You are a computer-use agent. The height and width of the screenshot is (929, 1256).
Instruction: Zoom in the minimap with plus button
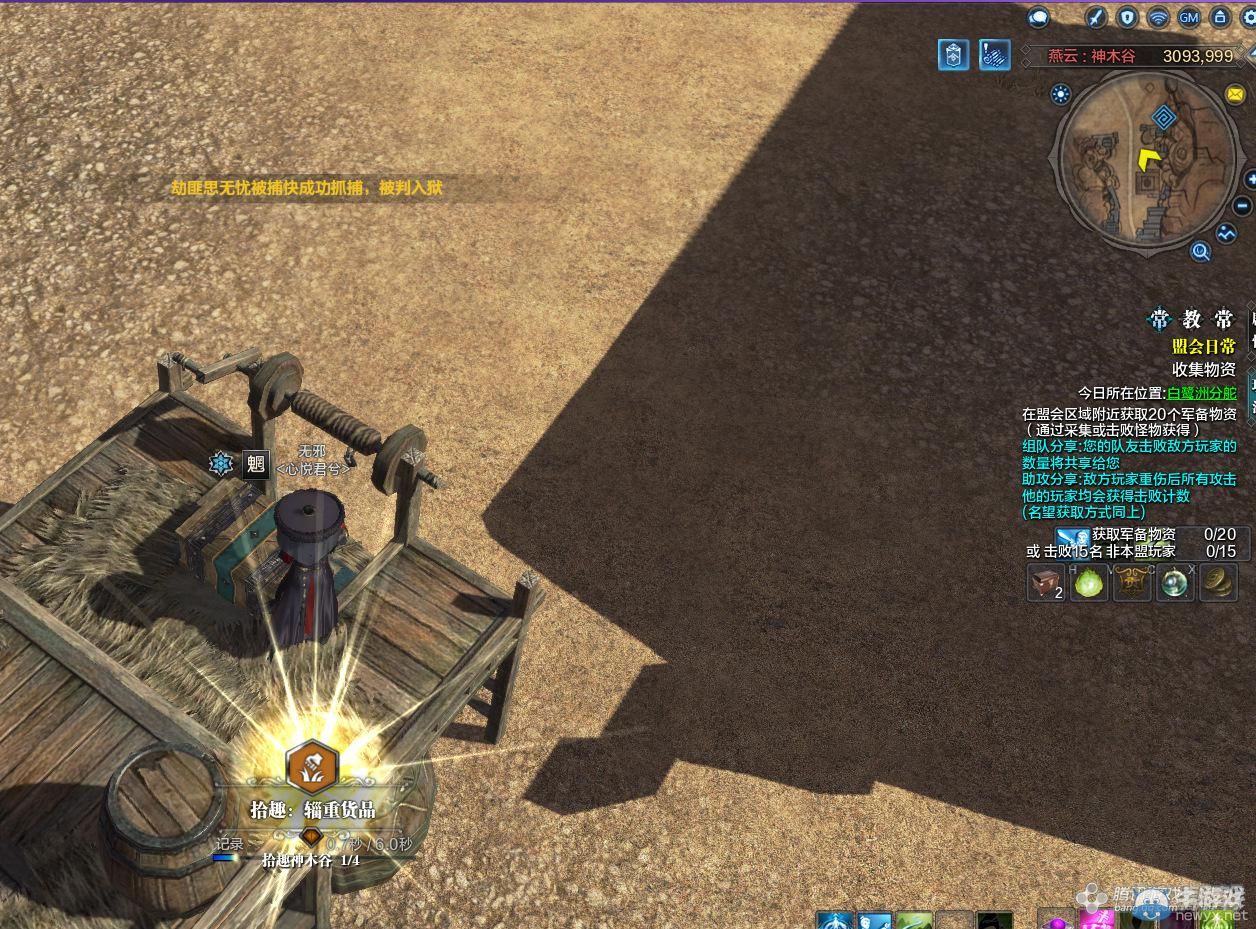(1250, 180)
